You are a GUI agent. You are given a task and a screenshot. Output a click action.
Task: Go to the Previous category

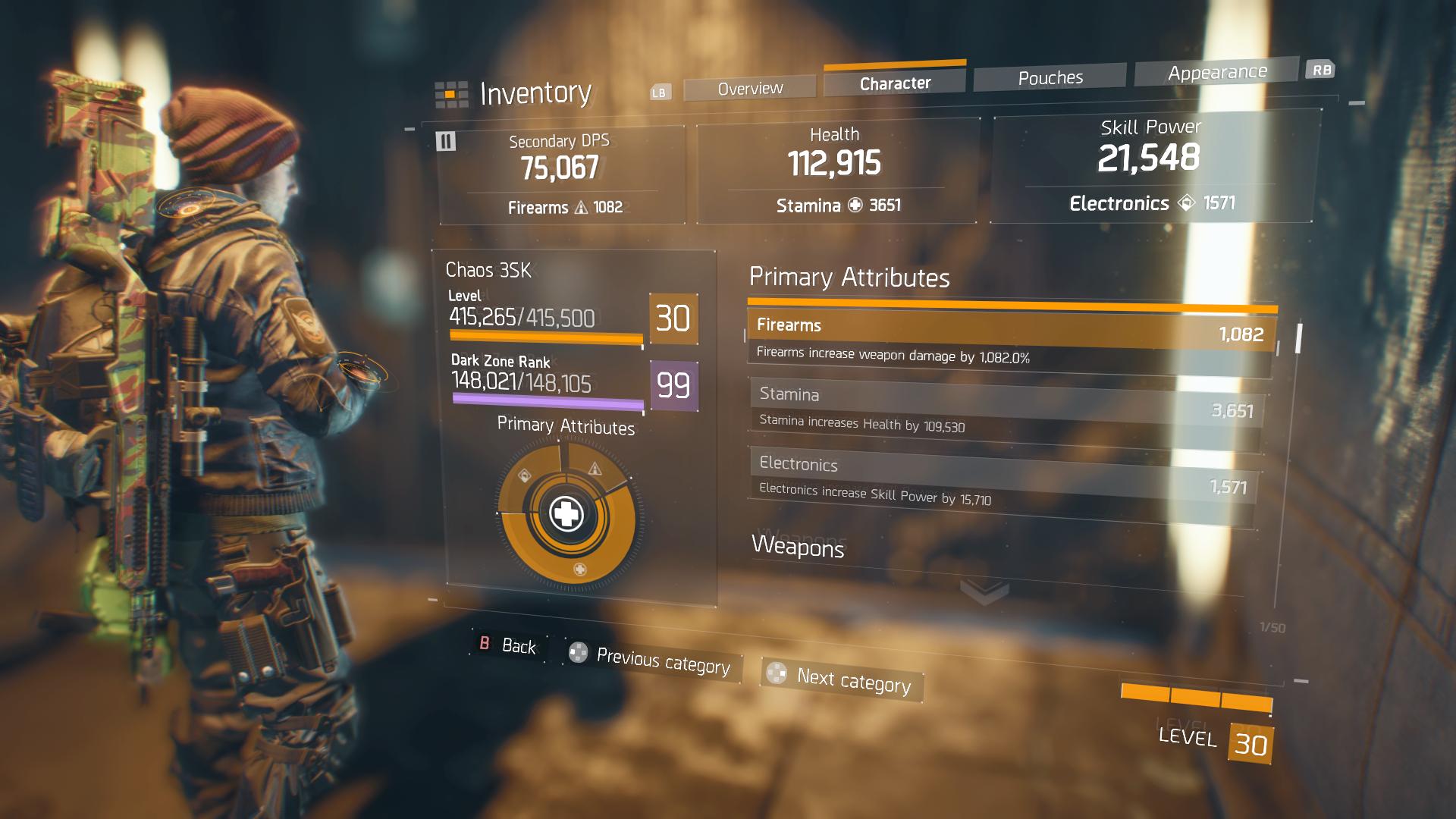pyautogui.click(x=654, y=661)
